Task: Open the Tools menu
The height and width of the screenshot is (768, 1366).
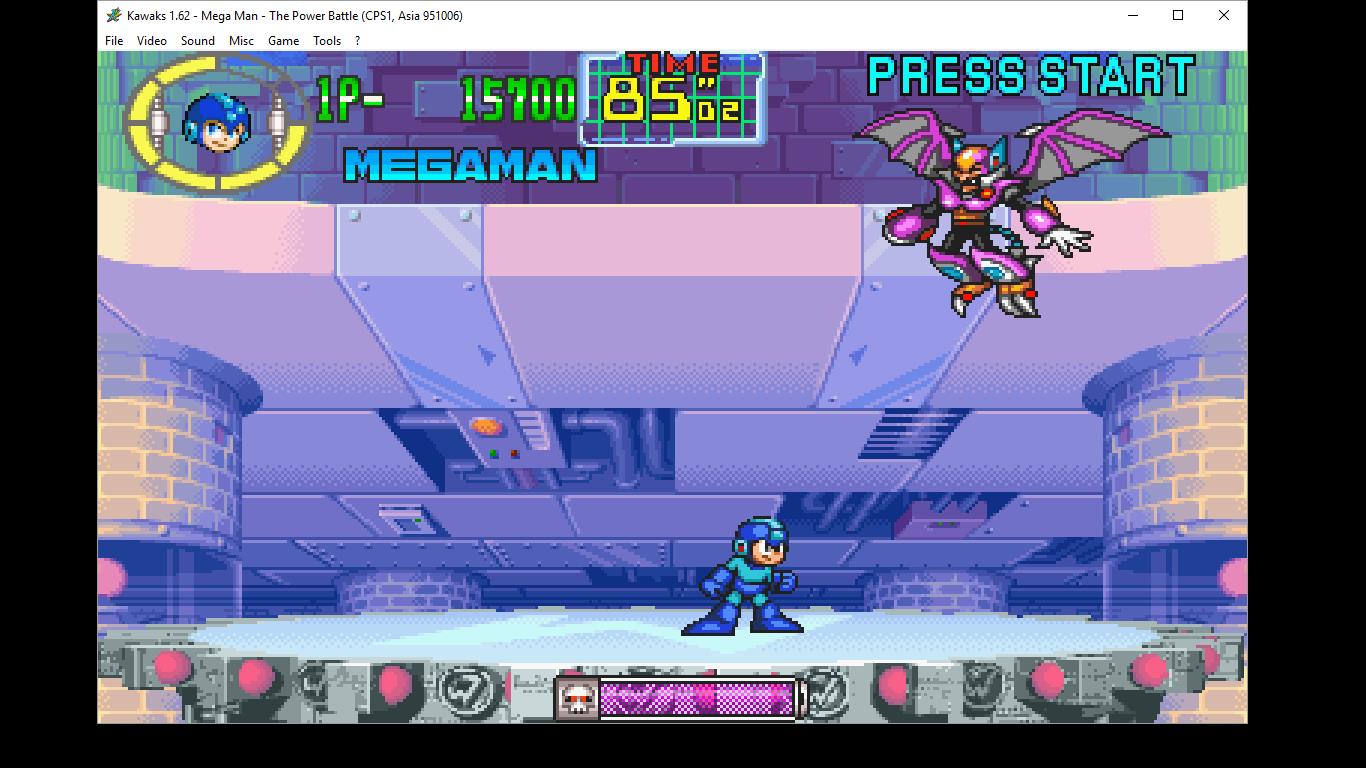Action: 326,41
